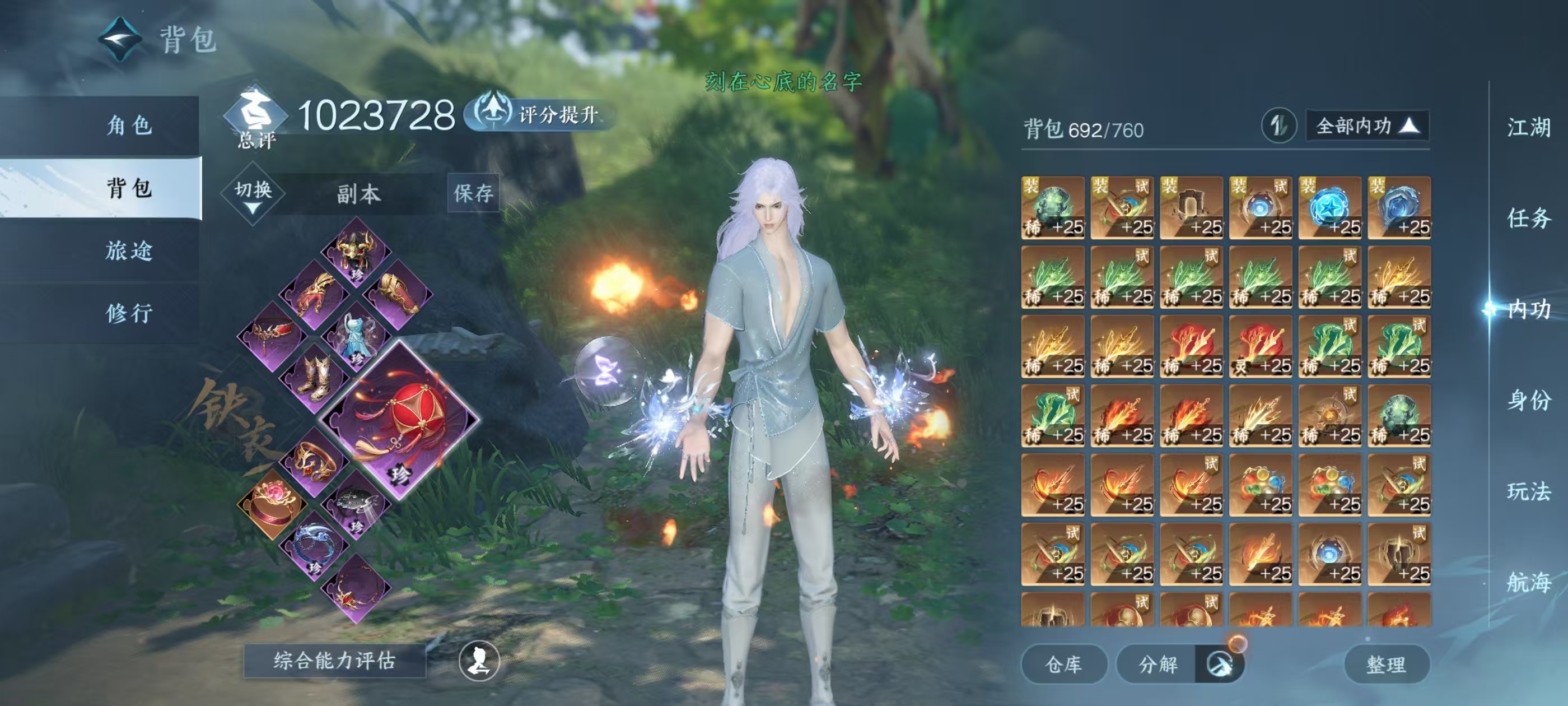Choose the 航海 category

[1528, 582]
